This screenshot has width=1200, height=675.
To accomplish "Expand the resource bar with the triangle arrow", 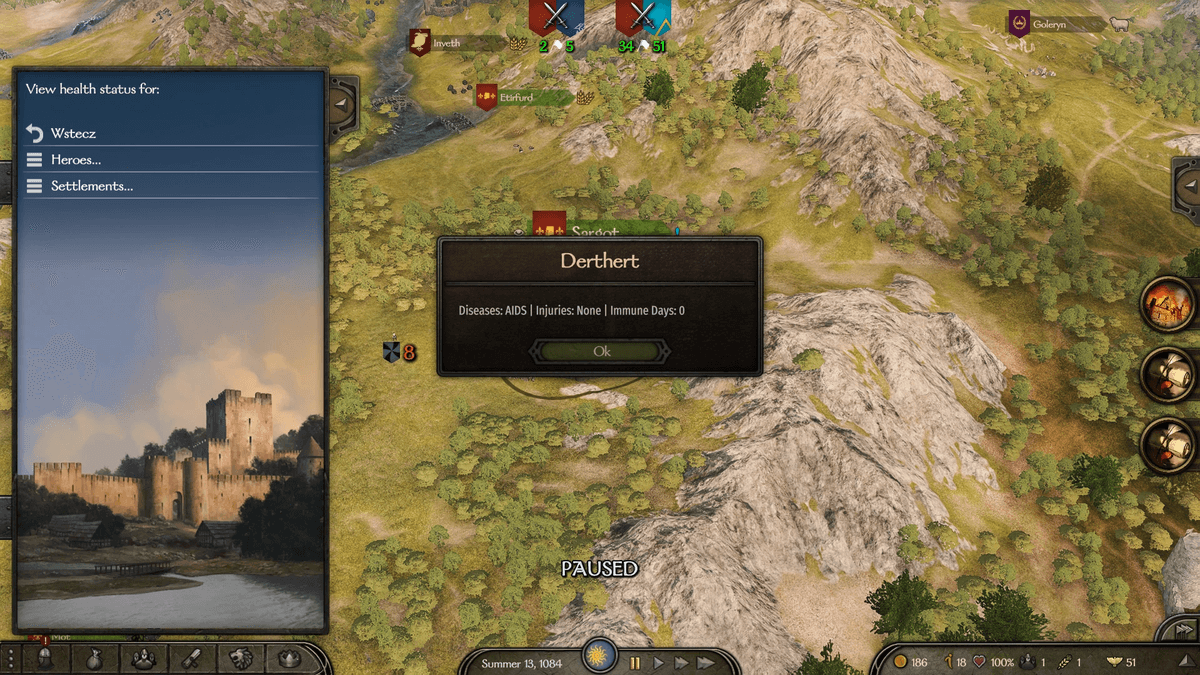I will [x=1184, y=662].
